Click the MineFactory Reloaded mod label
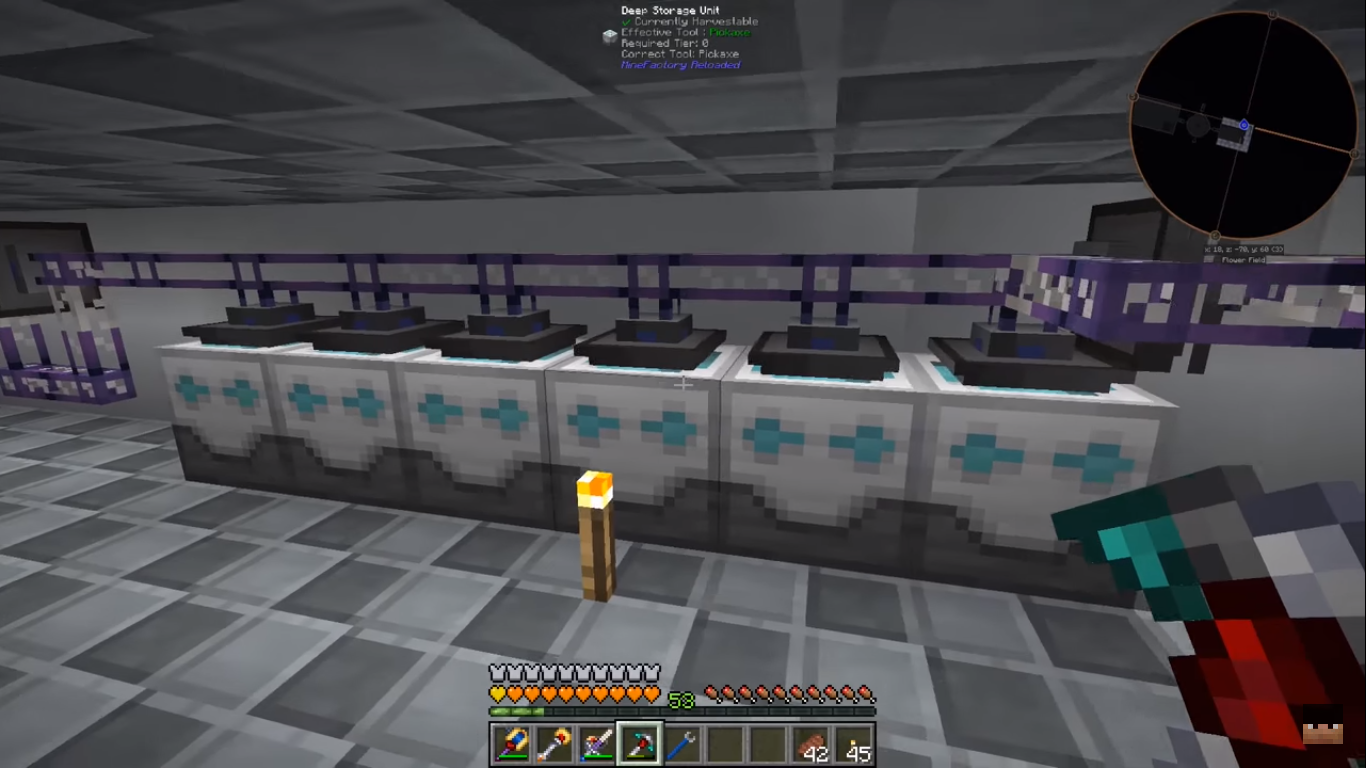Image resolution: width=1366 pixels, height=768 pixels. [x=682, y=64]
